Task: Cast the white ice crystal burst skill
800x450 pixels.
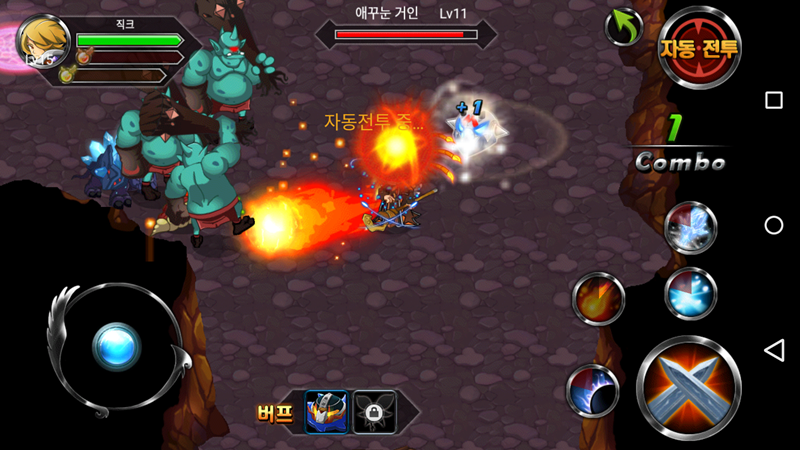Action: [690, 227]
